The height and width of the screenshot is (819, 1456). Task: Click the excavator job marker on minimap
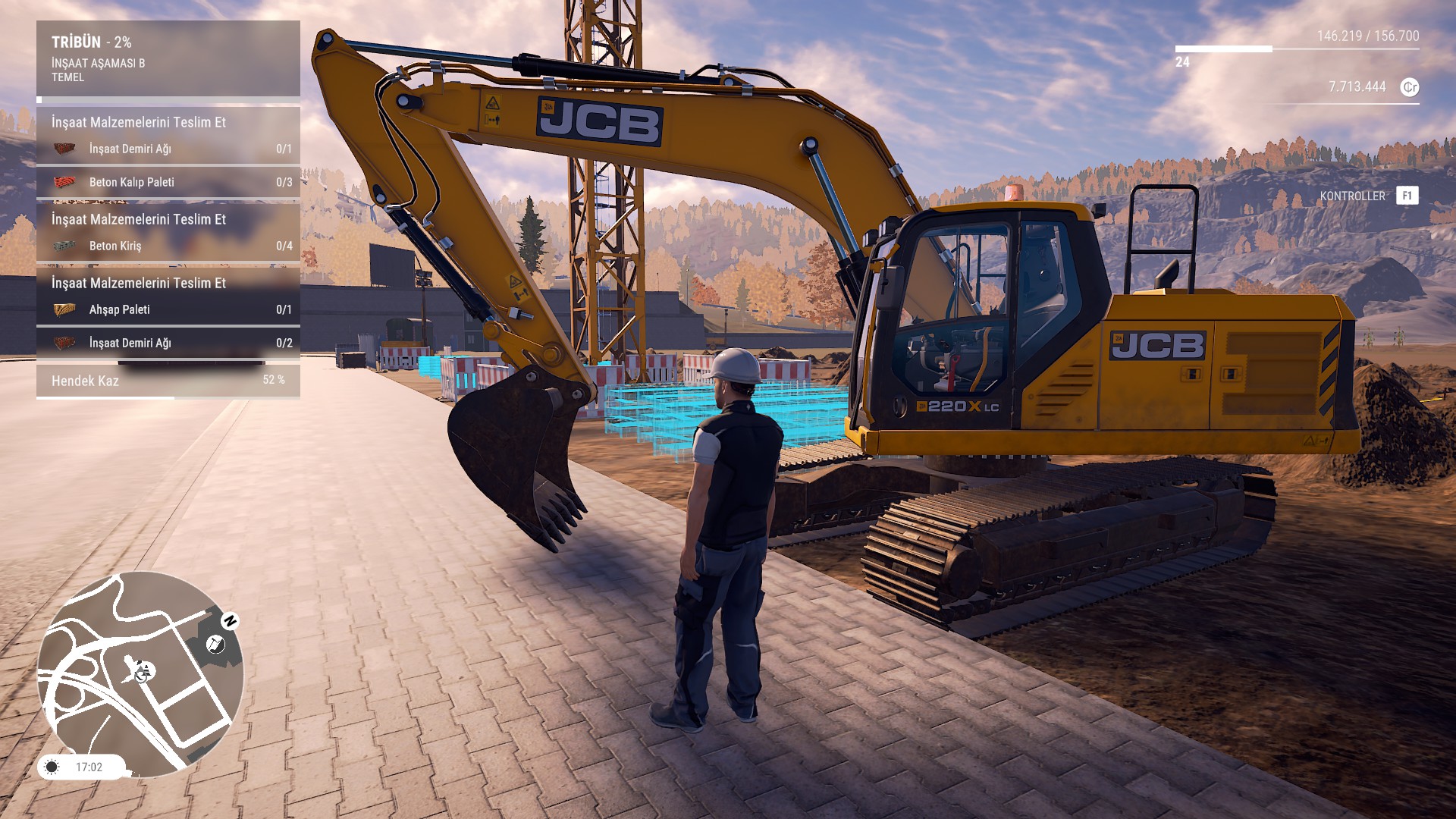pyautogui.click(x=215, y=645)
